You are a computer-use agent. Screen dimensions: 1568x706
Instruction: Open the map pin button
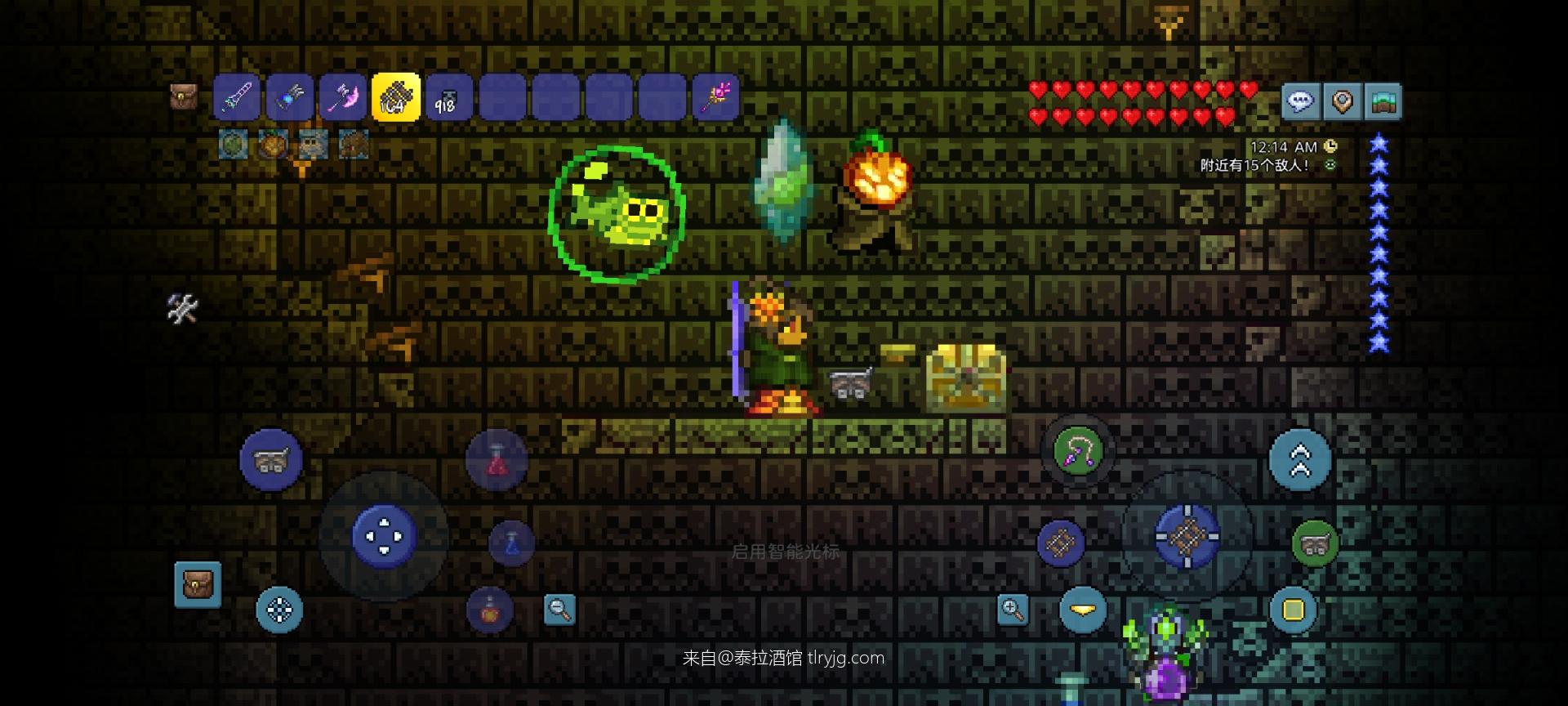(x=1342, y=102)
